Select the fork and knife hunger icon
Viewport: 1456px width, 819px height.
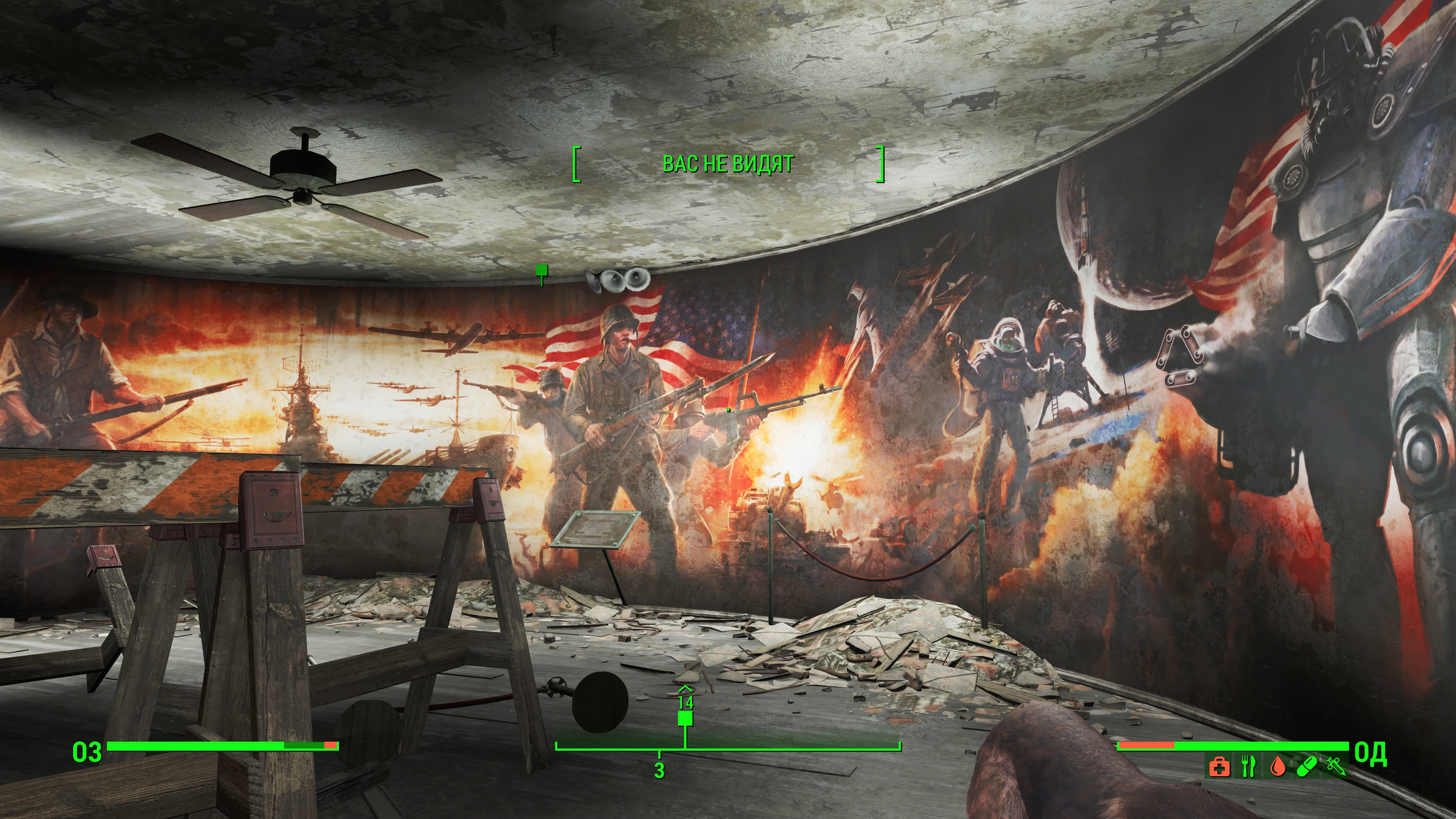click(x=1249, y=767)
